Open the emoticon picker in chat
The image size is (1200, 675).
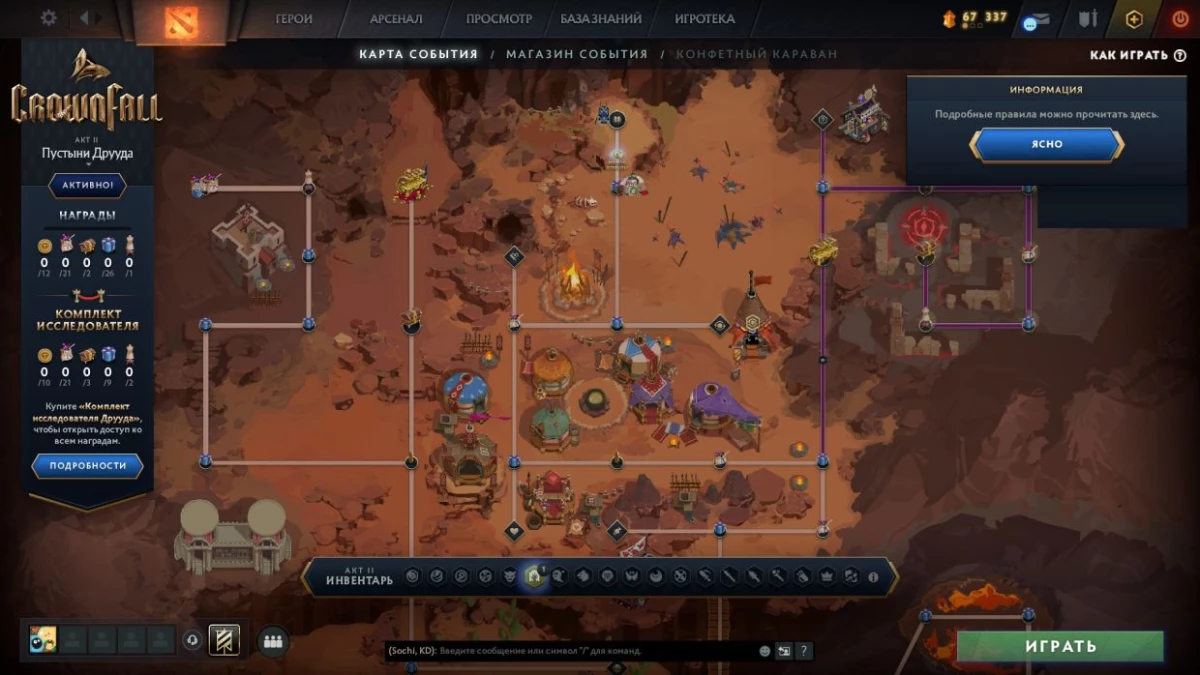765,651
